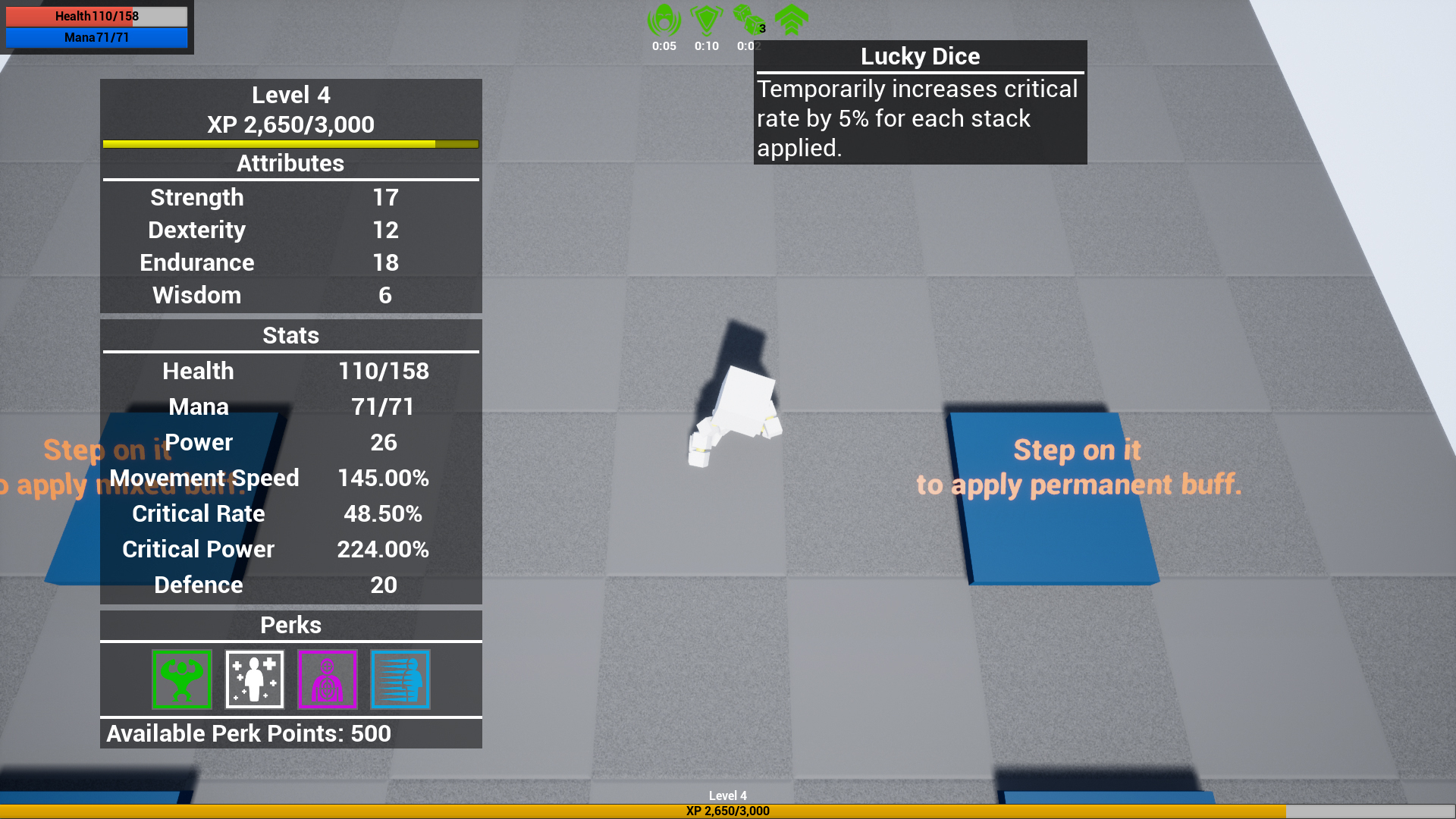Viewport: 1456px width, 819px height.
Task: Click the yellow XP progress bar
Action: point(291,144)
